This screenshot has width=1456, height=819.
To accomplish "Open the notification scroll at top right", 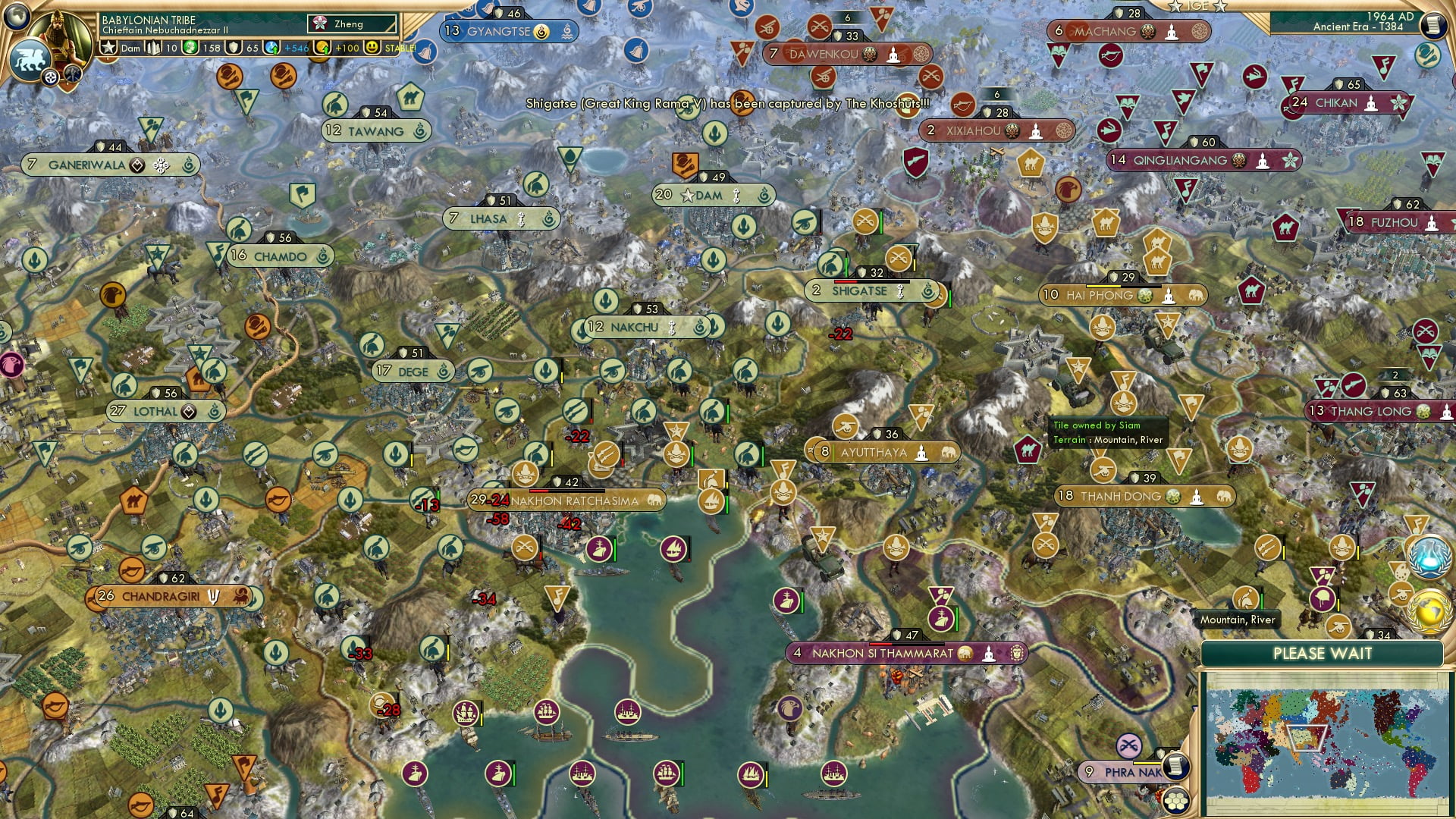I will click(1434, 24).
